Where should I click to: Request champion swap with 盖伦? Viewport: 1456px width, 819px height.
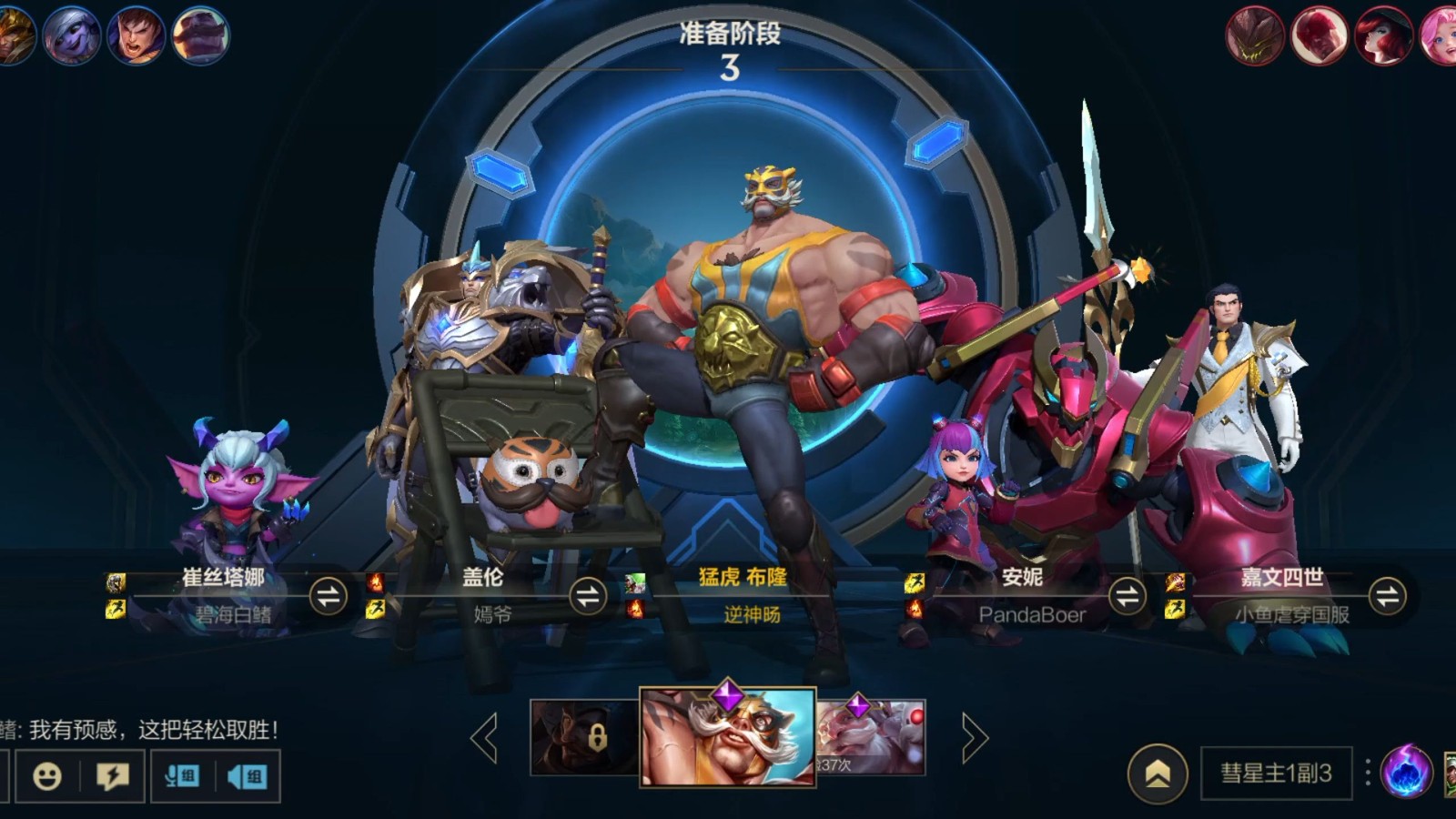[588, 597]
